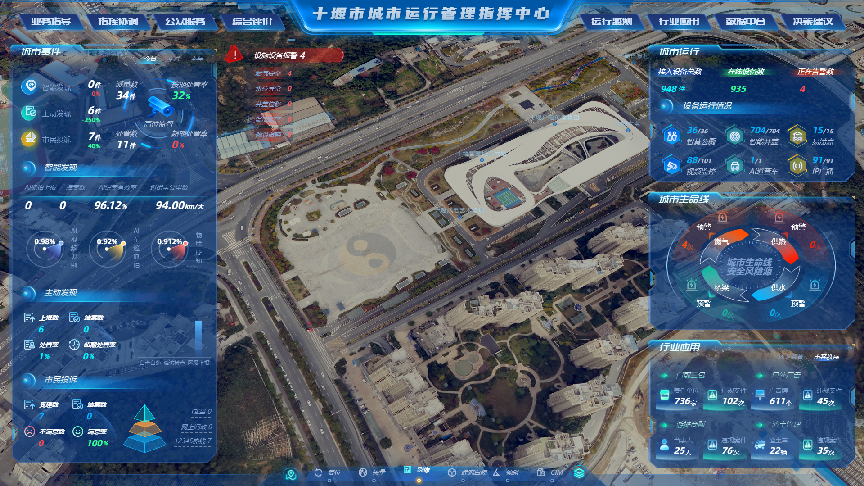Open the 业务运行 tab at the top-left
The width and height of the screenshot is (864, 486).
tap(52, 20)
